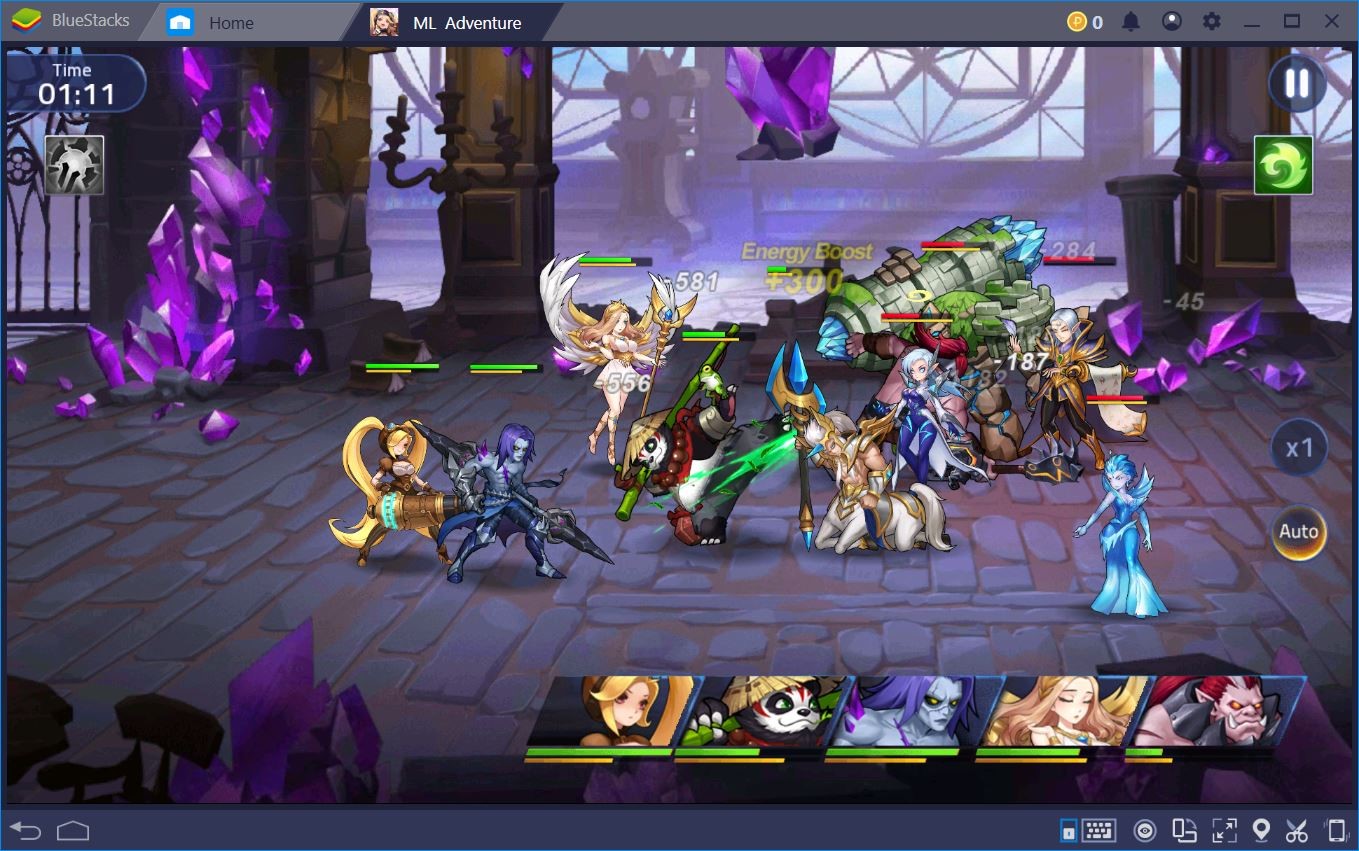The height and width of the screenshot is (851, 1359).
Task: Toggle the x1 battle speed
Action: tap(1297, 448)
